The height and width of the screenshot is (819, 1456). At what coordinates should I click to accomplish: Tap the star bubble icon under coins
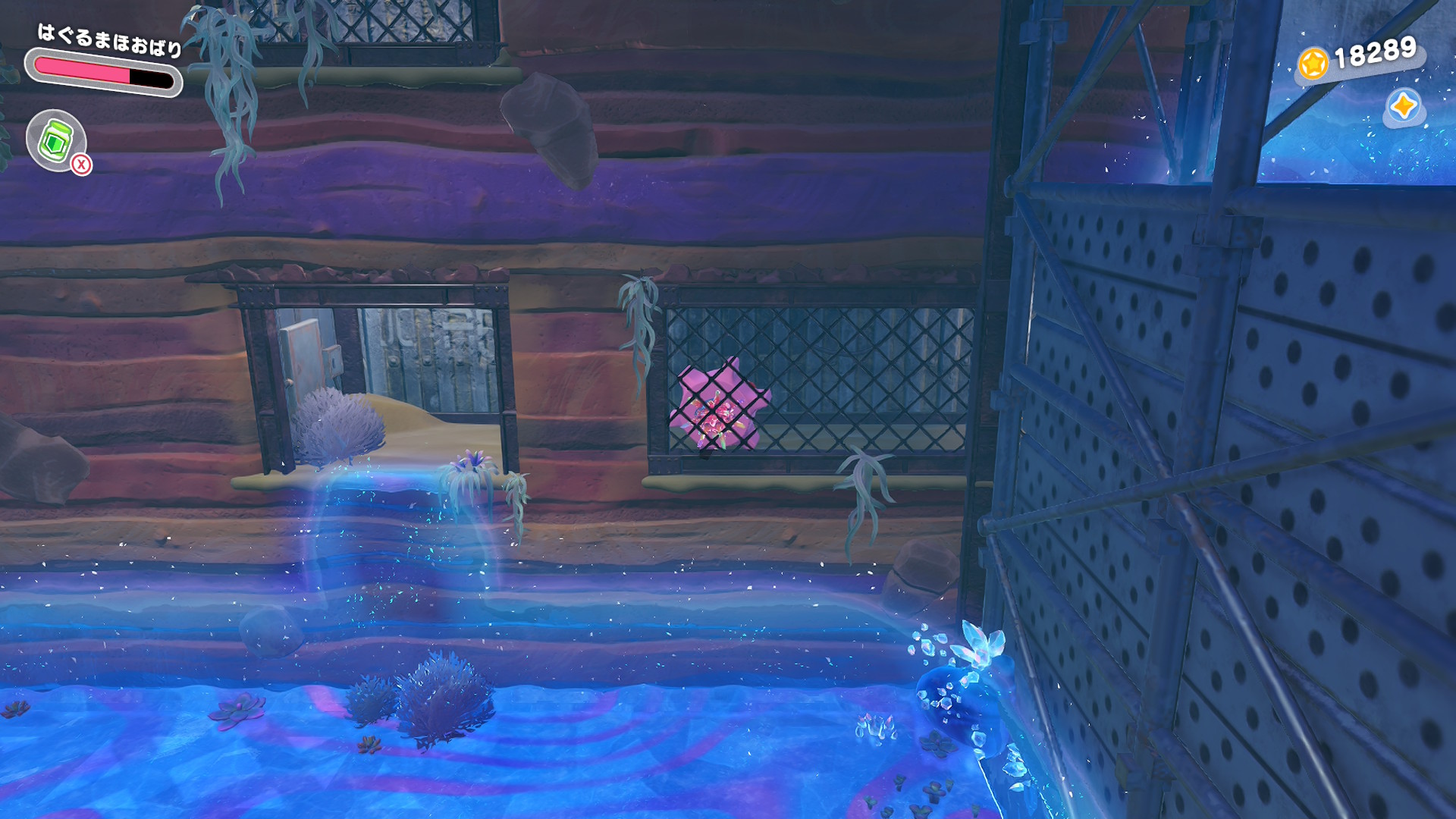[x=1403, y=106]
